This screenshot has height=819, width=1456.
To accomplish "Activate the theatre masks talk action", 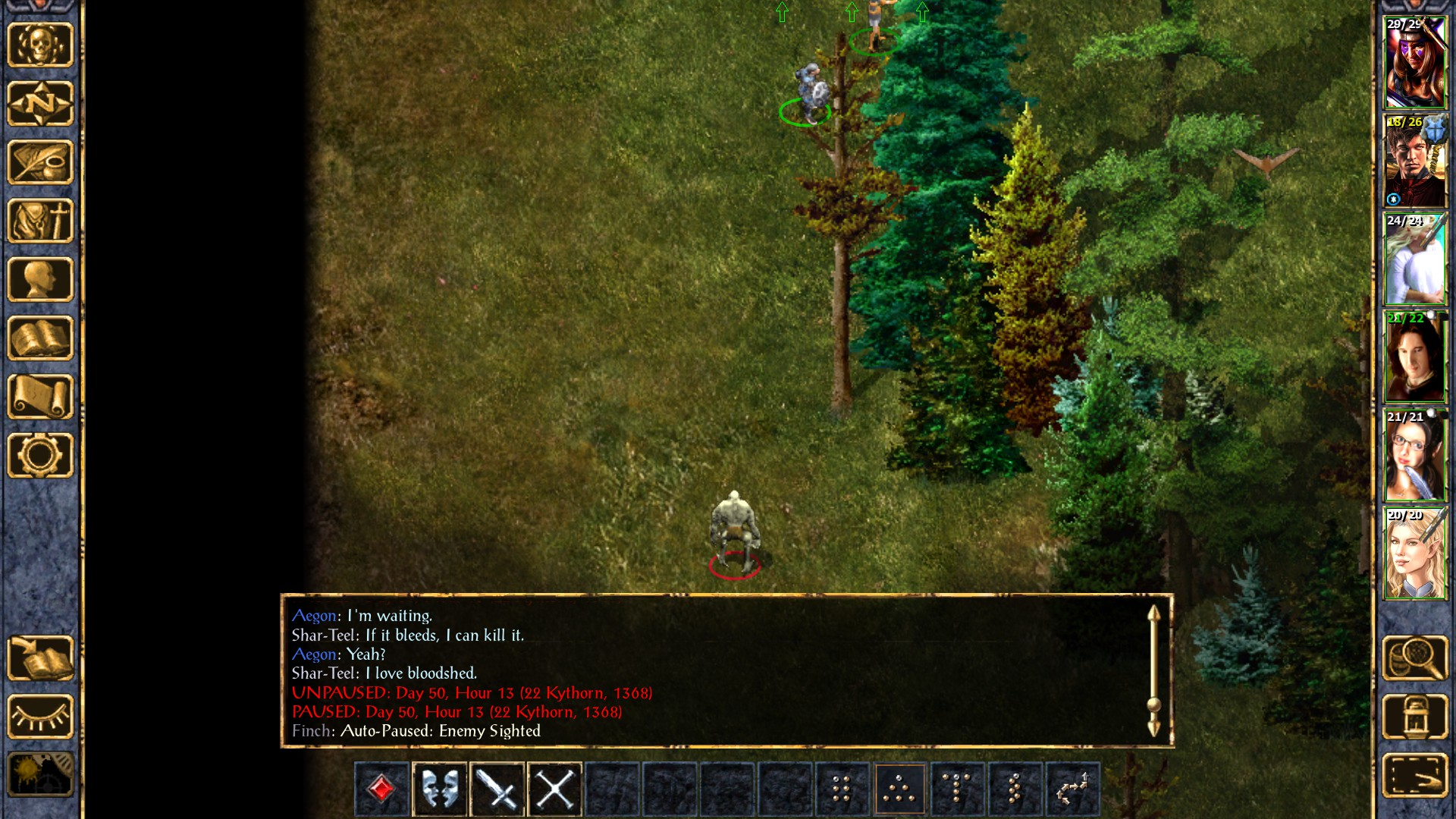I will (440, 789).
